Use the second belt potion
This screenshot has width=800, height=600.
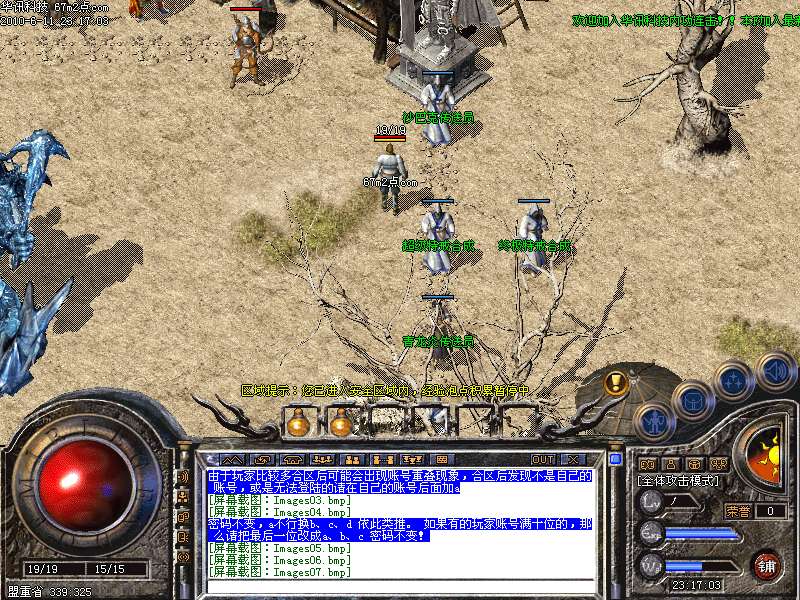(x=341, y=424)
